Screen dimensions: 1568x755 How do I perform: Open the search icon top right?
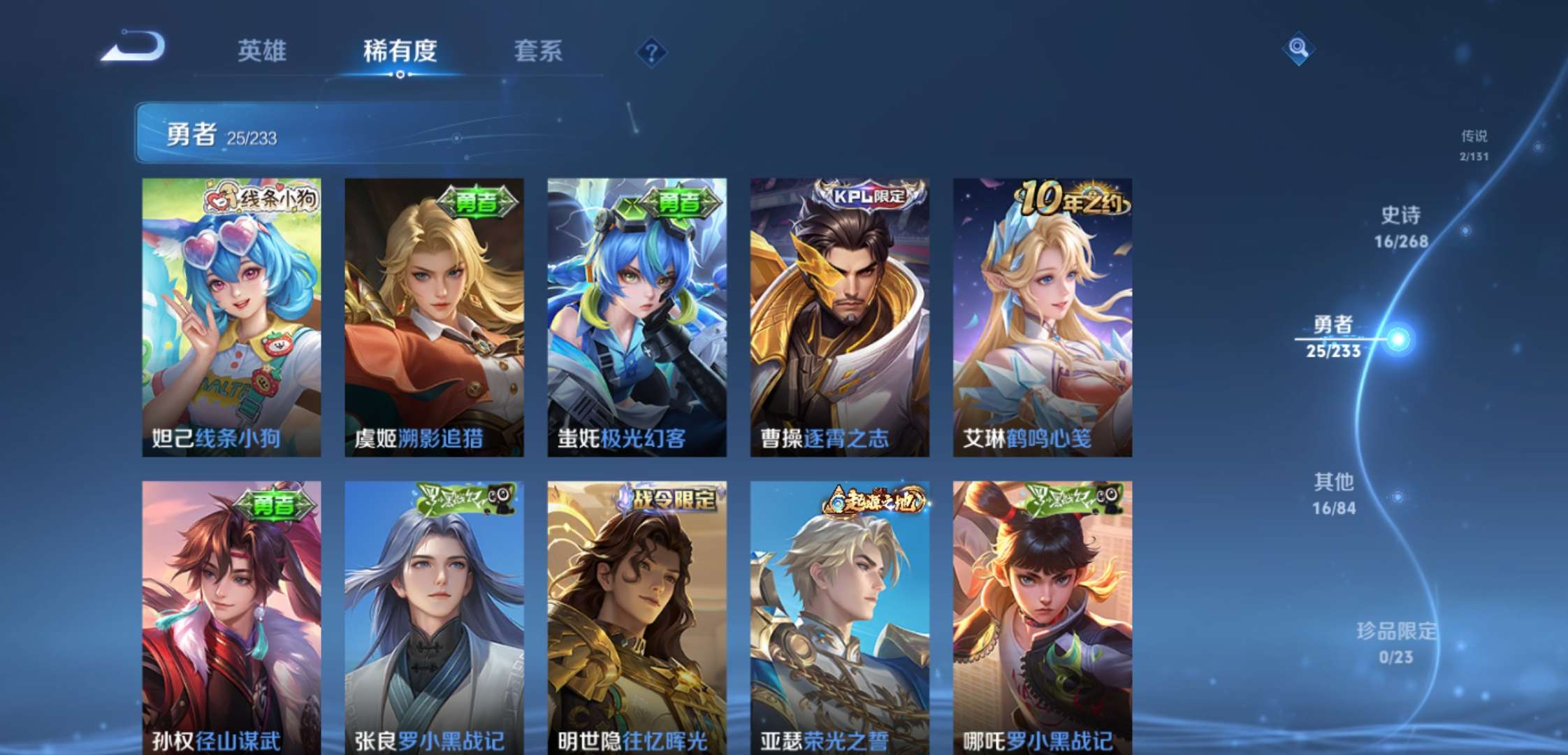1300,49
